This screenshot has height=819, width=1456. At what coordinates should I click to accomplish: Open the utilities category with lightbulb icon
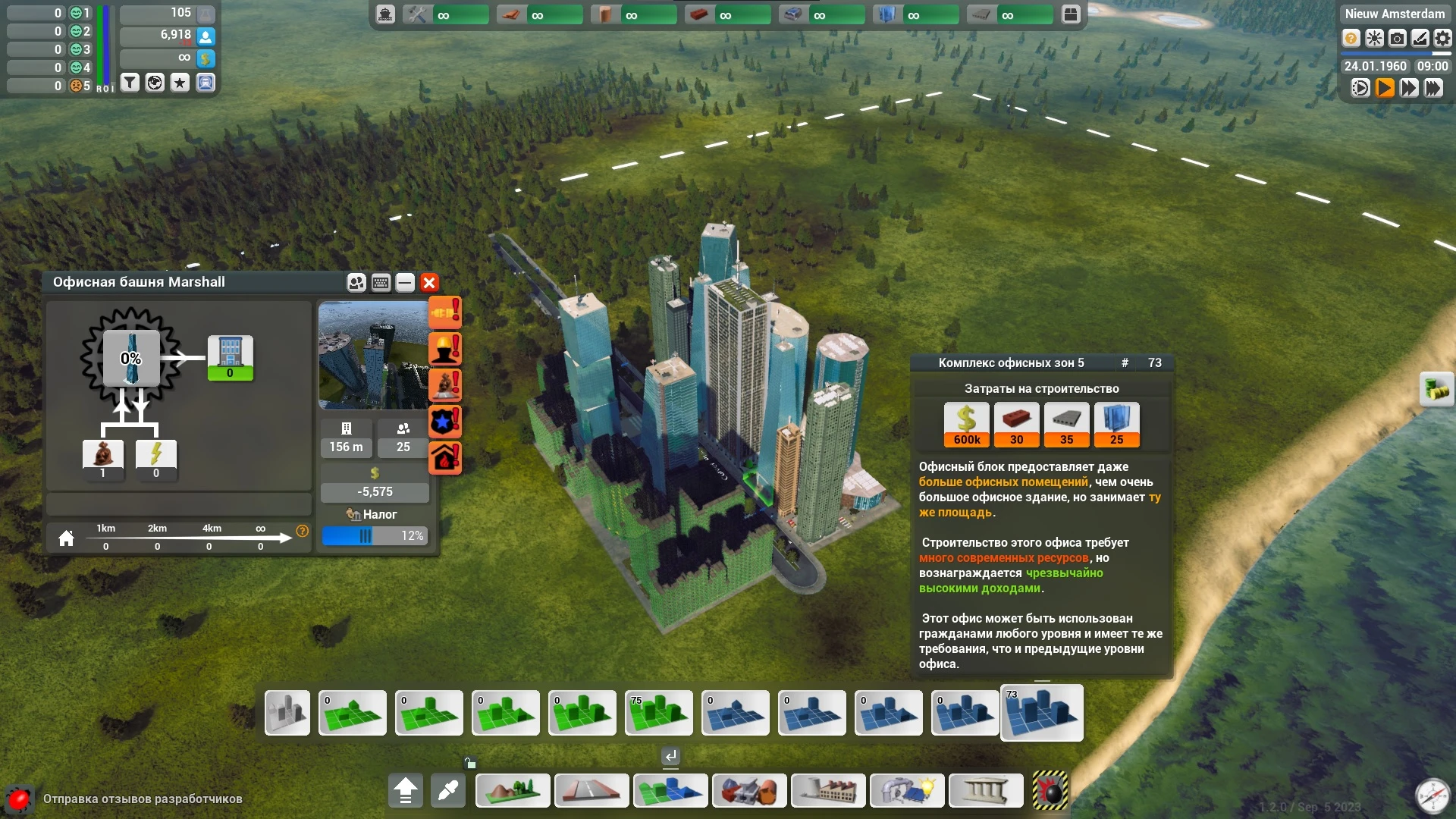[x=907, y=791]
